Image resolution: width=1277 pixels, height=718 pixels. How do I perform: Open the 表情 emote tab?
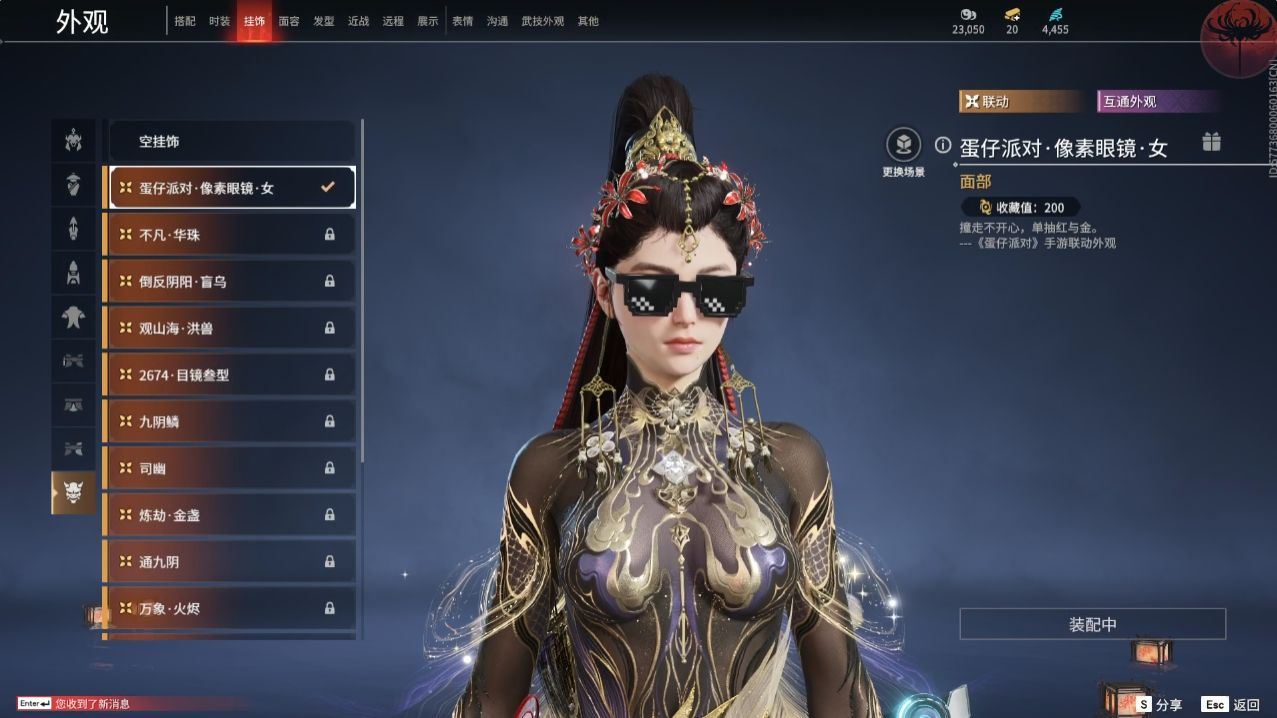pyautogui.click(x=462, y=21)
